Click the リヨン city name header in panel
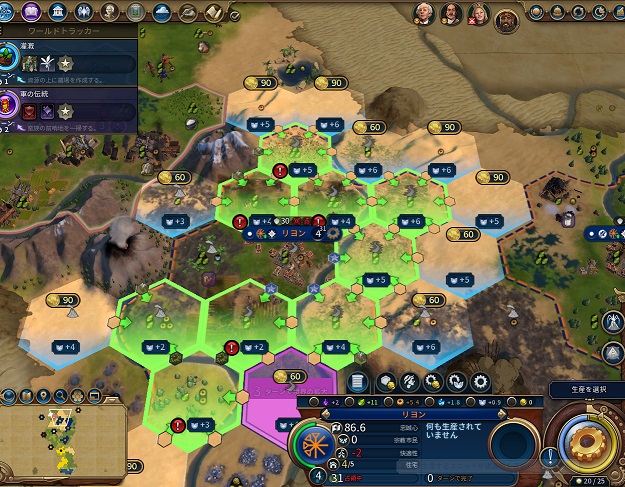The height and width of the screenshot is (487, 625). 414,411
